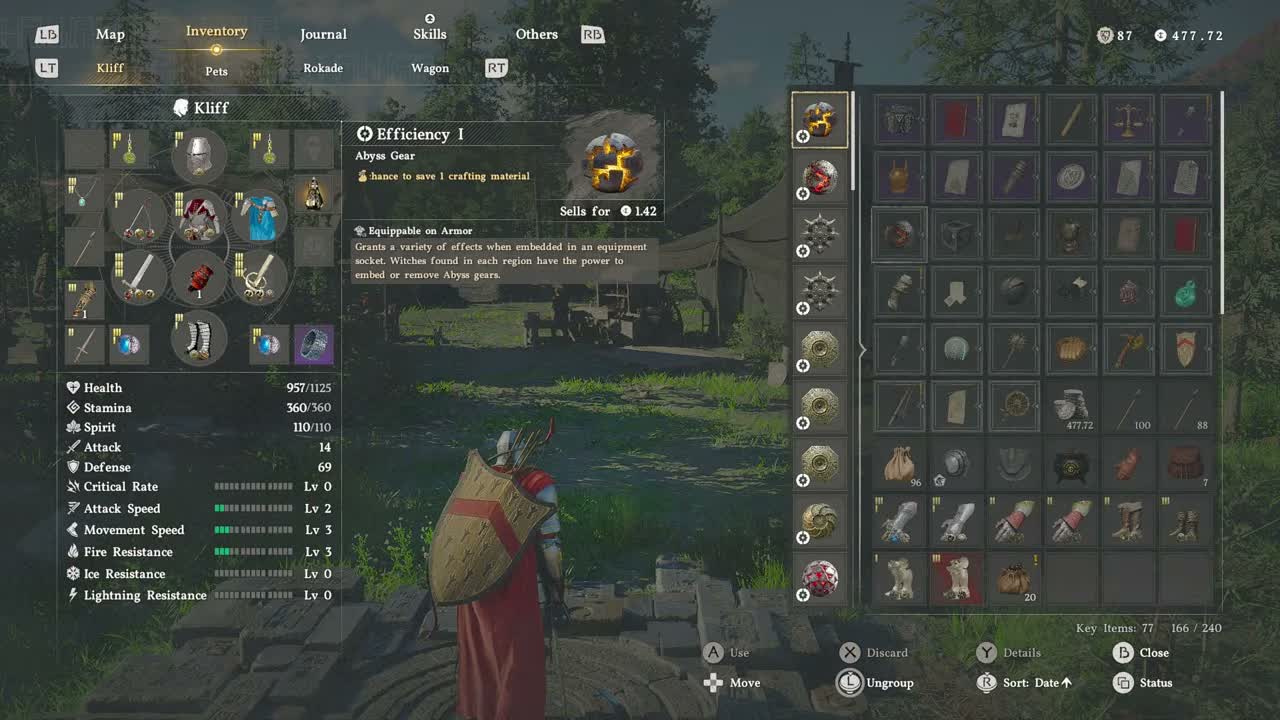
Task: Pick the red-and-white shield item
Action: coord(1185,349)
